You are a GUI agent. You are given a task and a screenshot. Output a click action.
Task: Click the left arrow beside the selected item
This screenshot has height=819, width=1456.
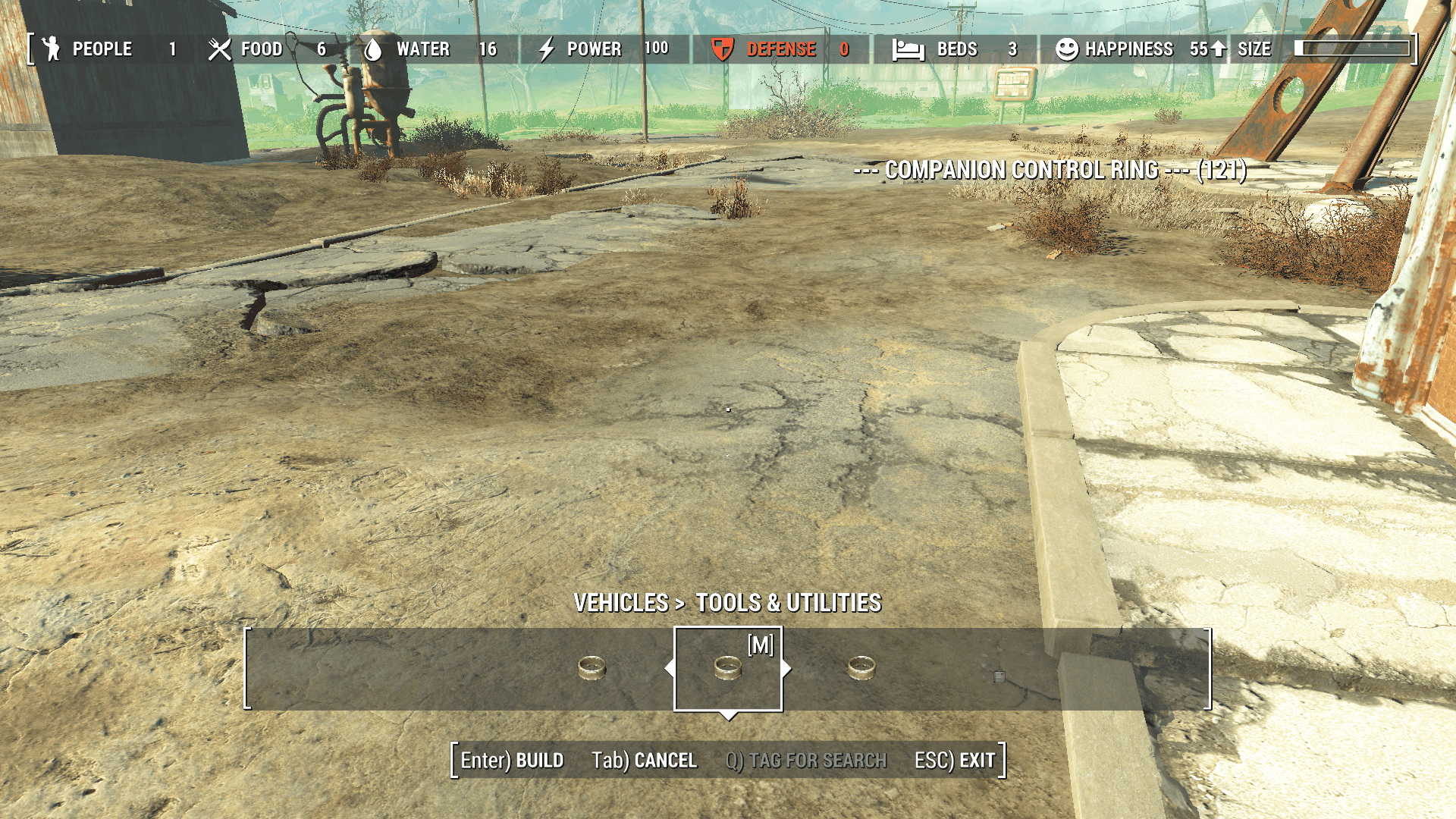(669, 669)
